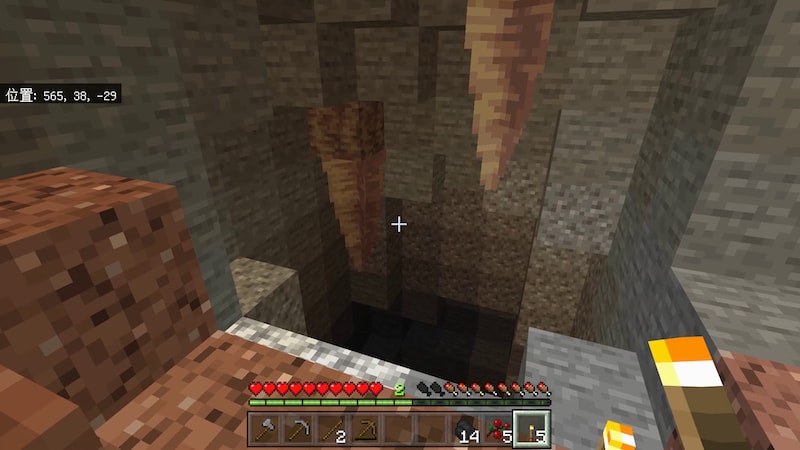This screenshot has height=450, width=800.
Task: Select the wooden pickaxe hotbar slot
Action: pyautogui.click(x=364, y=429)
